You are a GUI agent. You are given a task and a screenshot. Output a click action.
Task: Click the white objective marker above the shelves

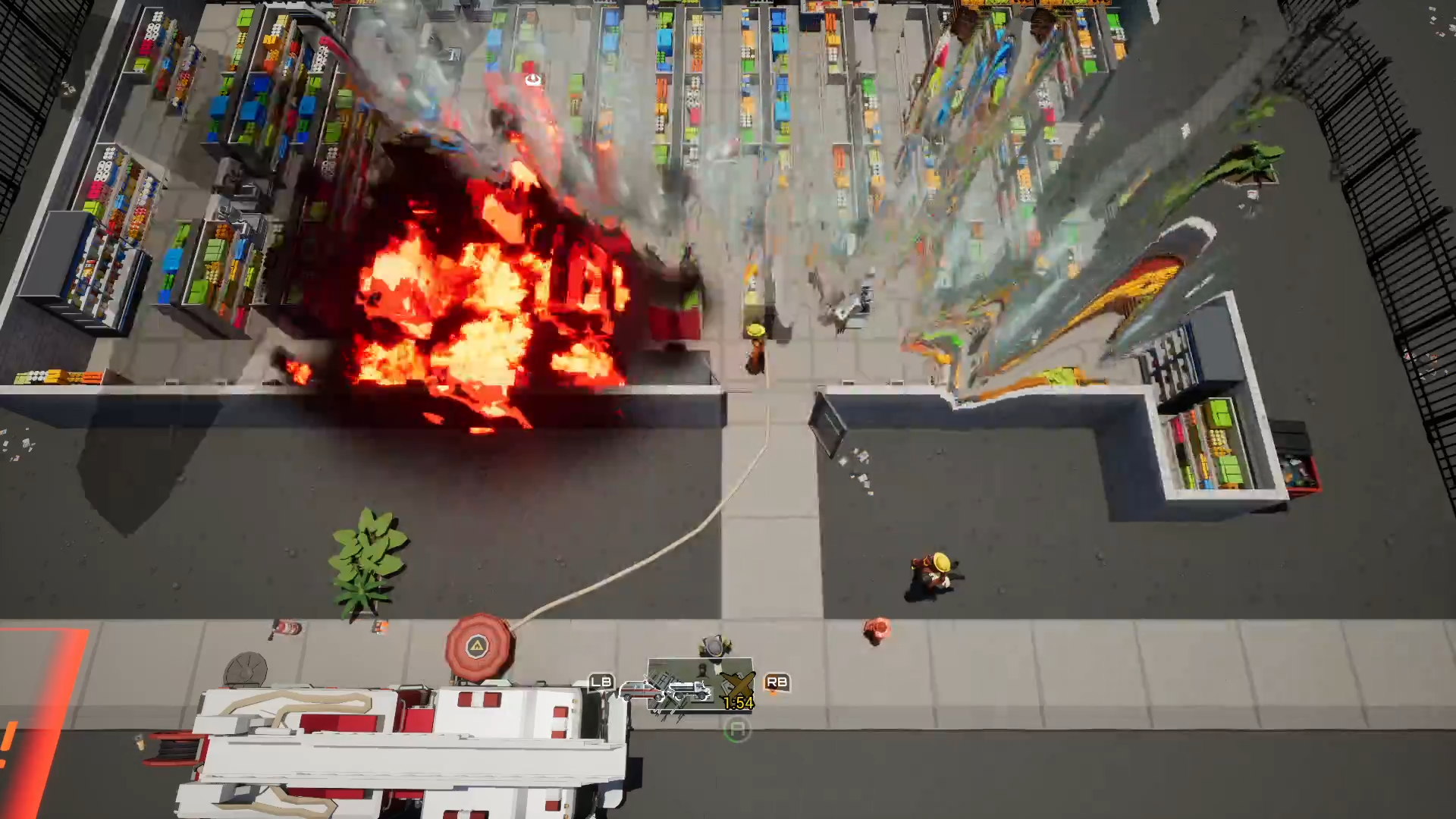pyautogui.click(x=533, y=80)
